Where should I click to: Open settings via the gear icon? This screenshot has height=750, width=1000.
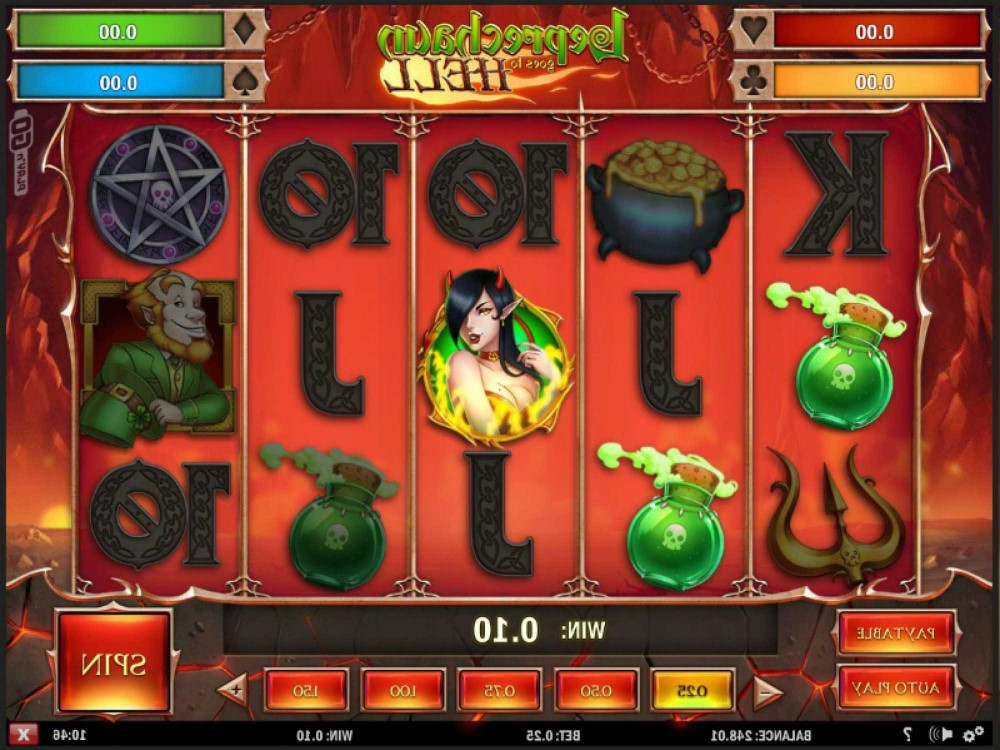(971, 736)
